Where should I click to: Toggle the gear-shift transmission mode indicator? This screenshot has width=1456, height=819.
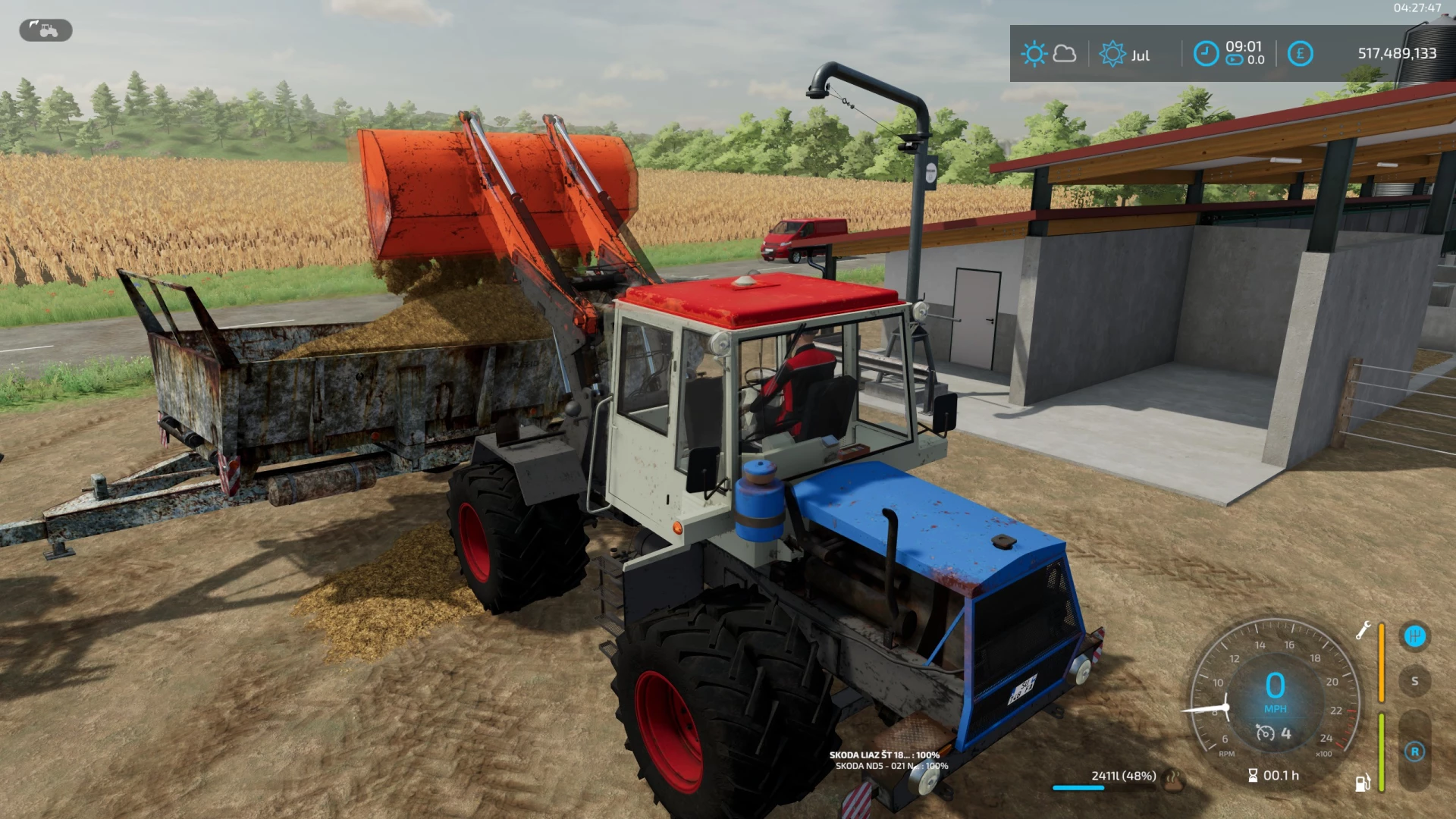(x=1415, y=635)
